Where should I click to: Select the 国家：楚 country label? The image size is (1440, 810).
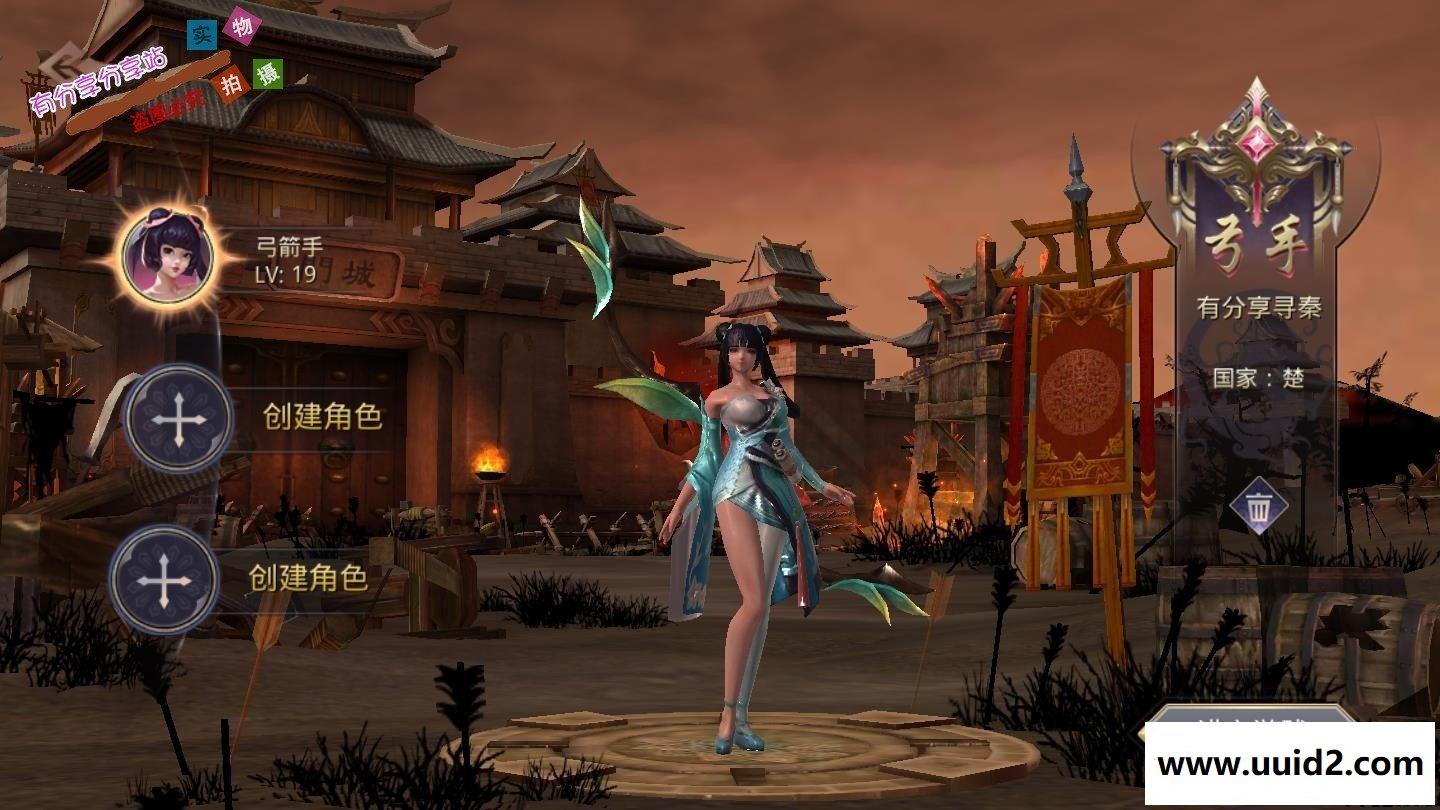(1256, 378)
